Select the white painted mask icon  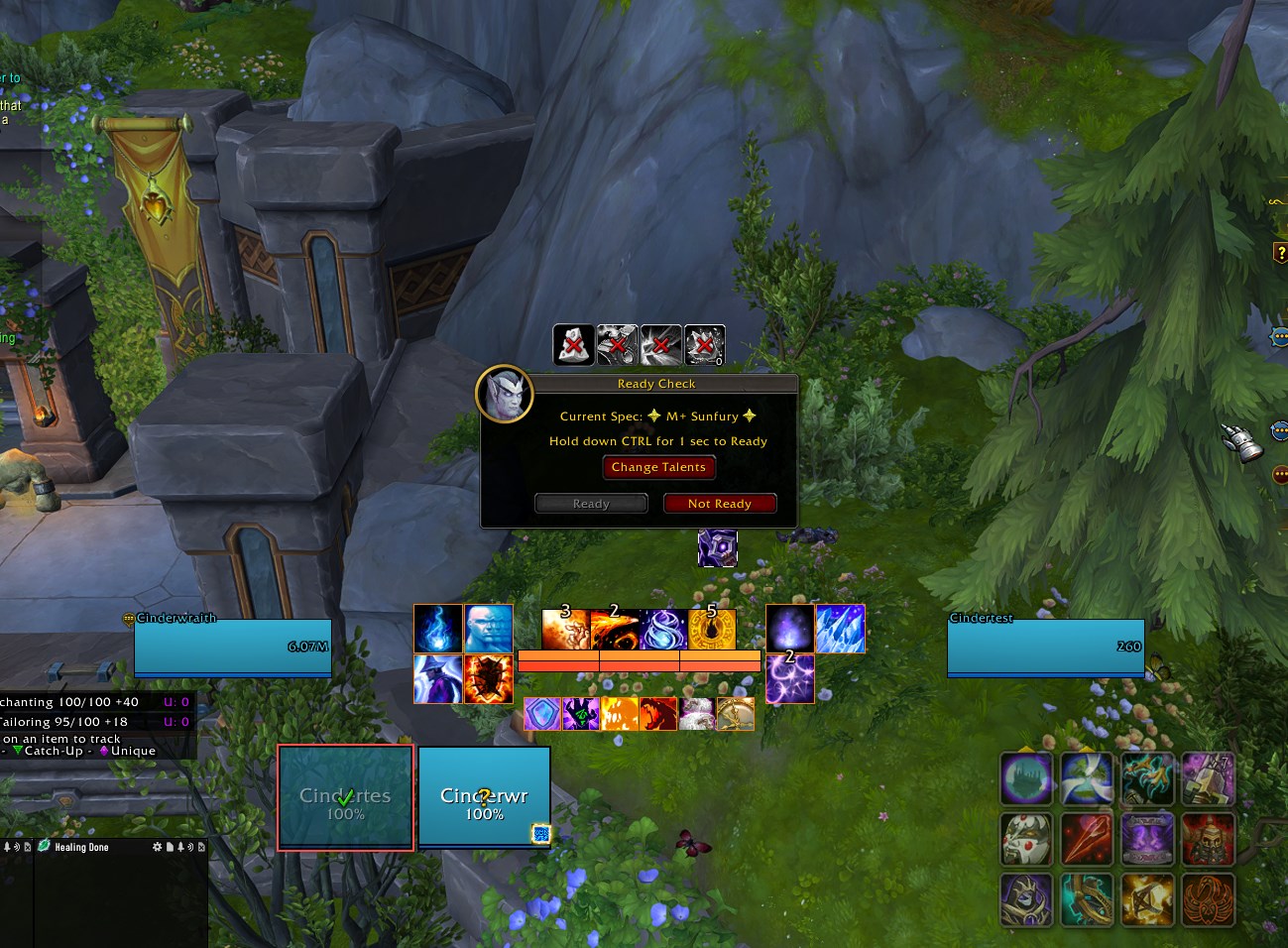[x=1025, y=838]
